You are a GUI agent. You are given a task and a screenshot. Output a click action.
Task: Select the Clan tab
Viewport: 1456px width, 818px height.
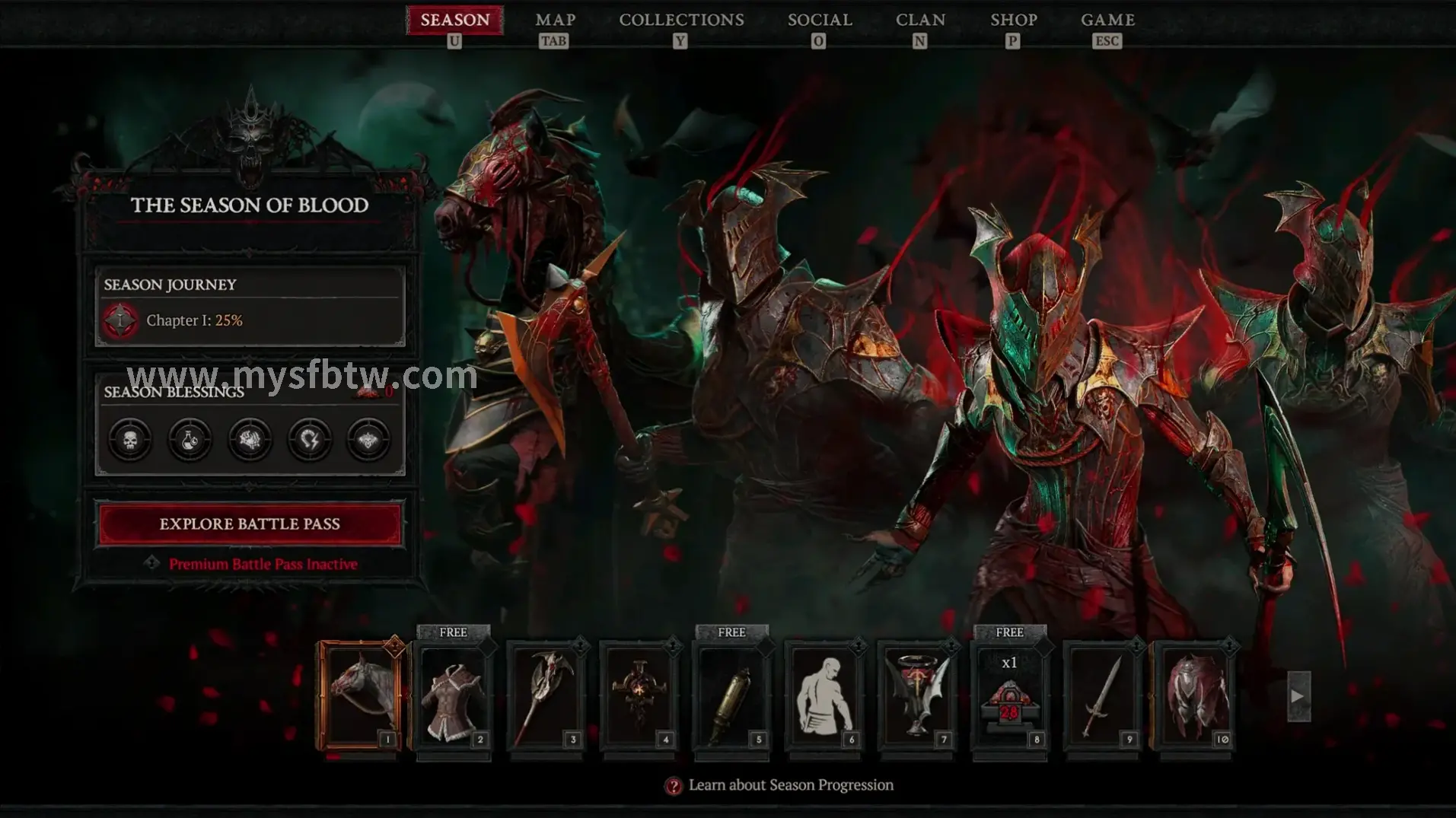(920, 21)
